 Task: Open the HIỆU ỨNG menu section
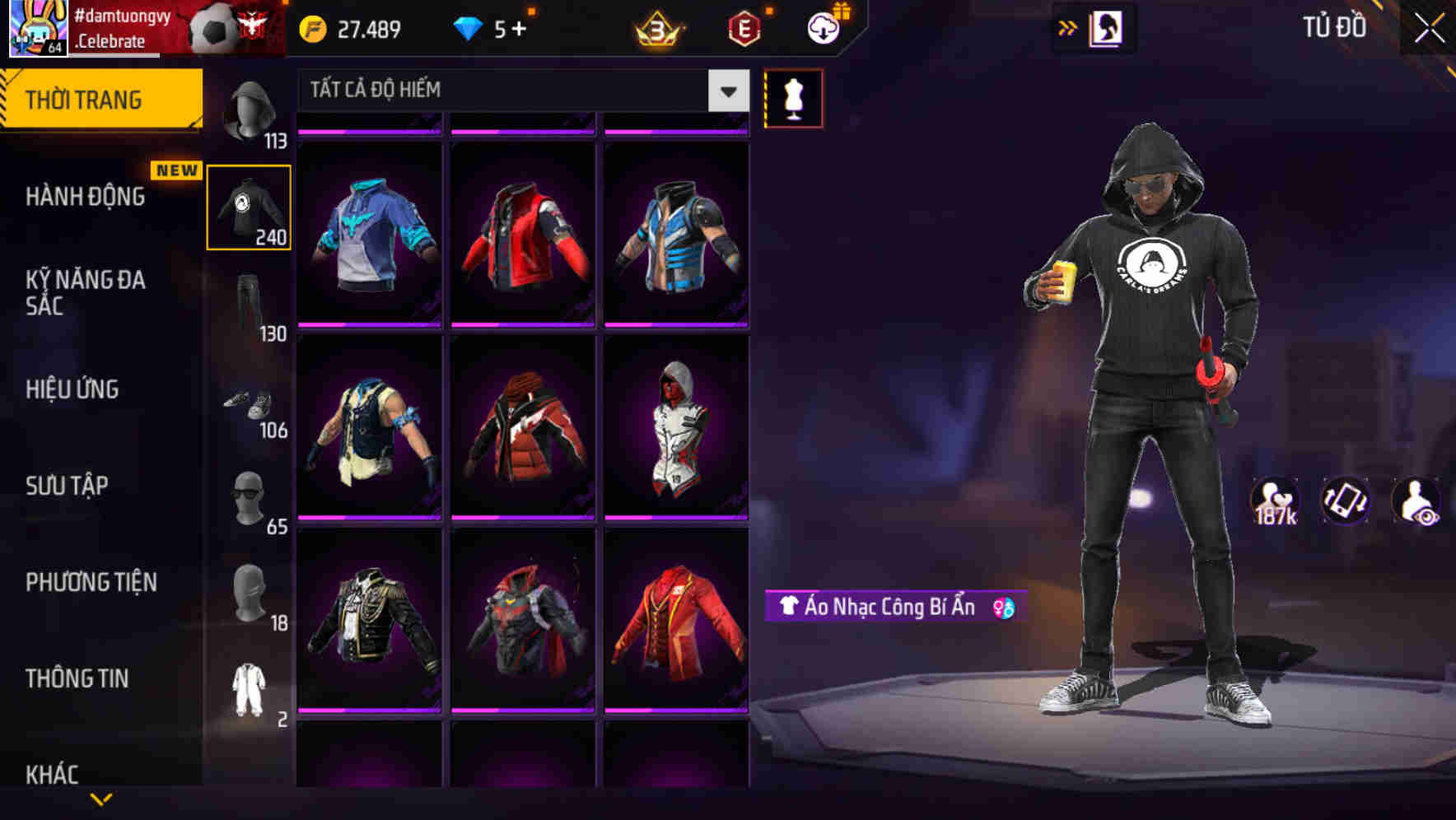73,389
